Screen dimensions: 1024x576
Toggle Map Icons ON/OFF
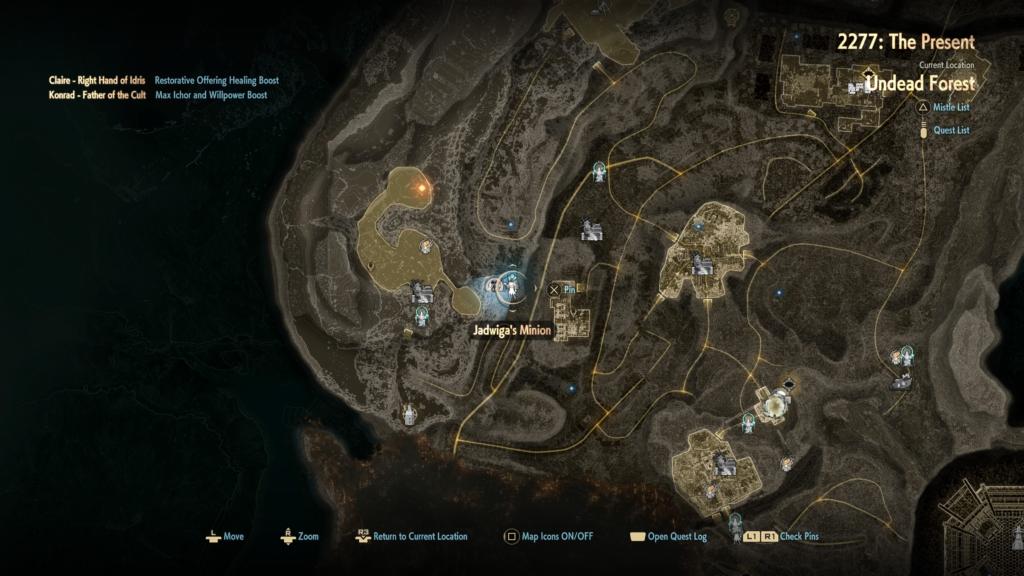[x=548, y=536]
